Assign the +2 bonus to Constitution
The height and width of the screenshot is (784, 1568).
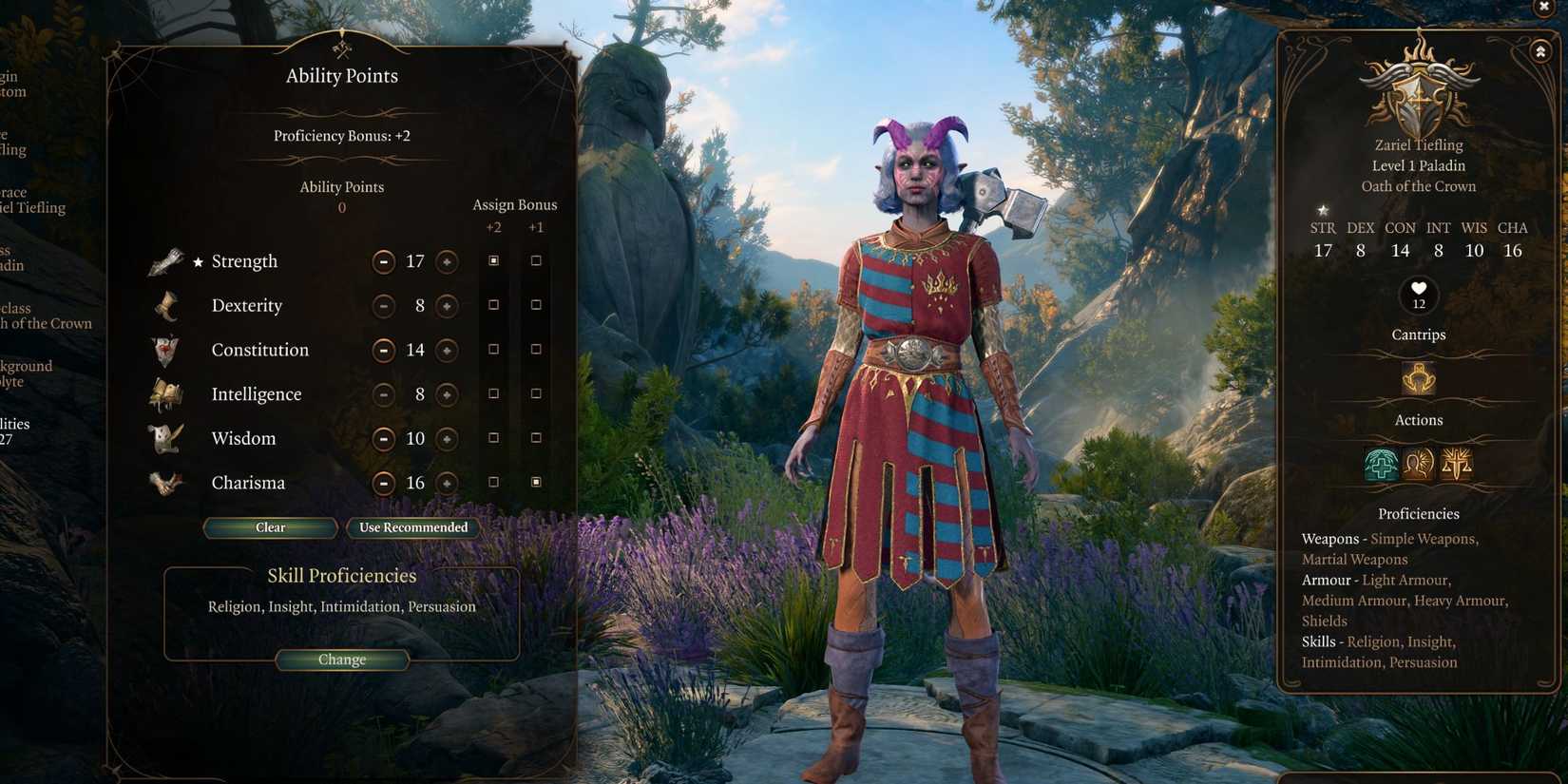coord(493,350)
